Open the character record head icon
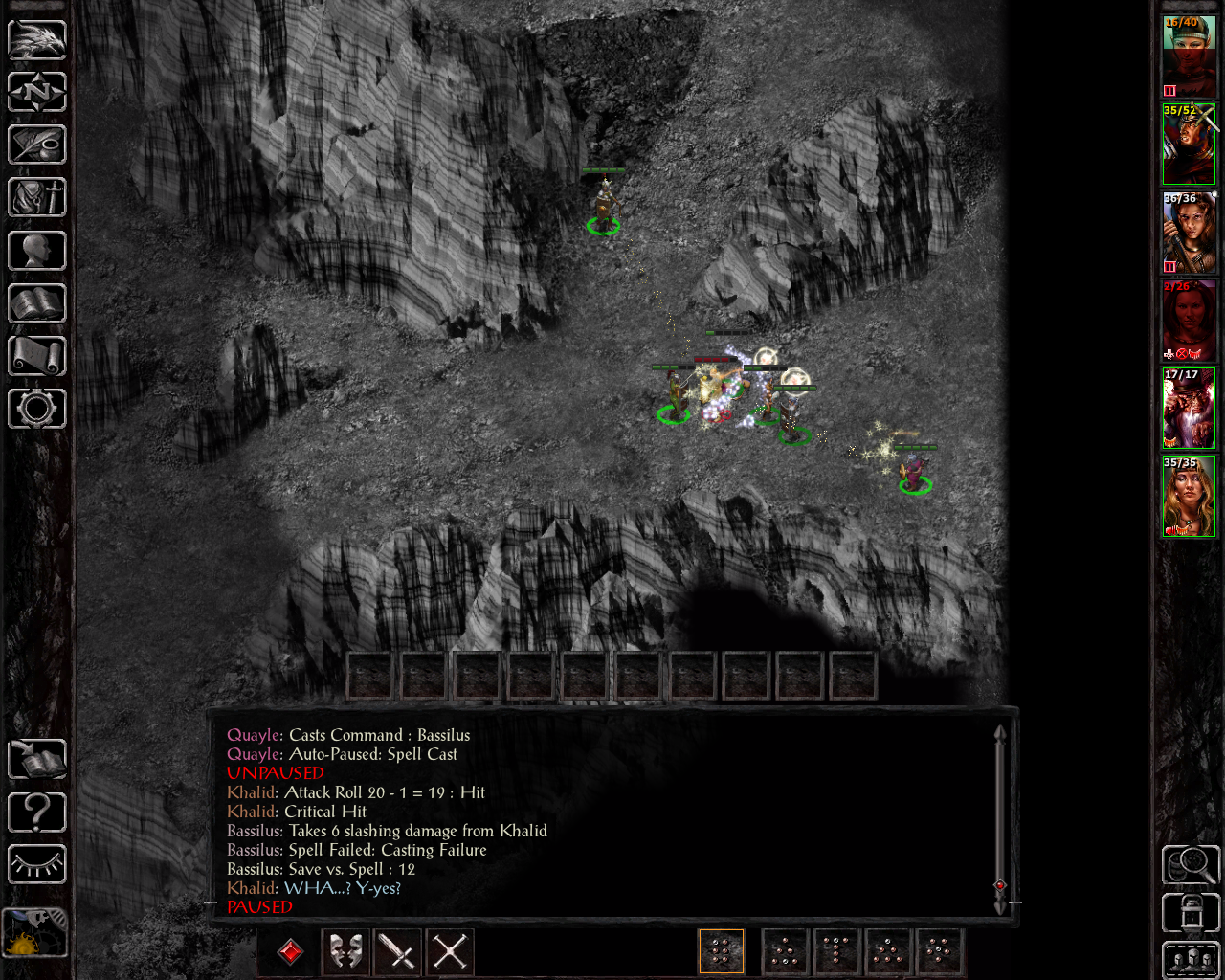 tap(36, 251)
